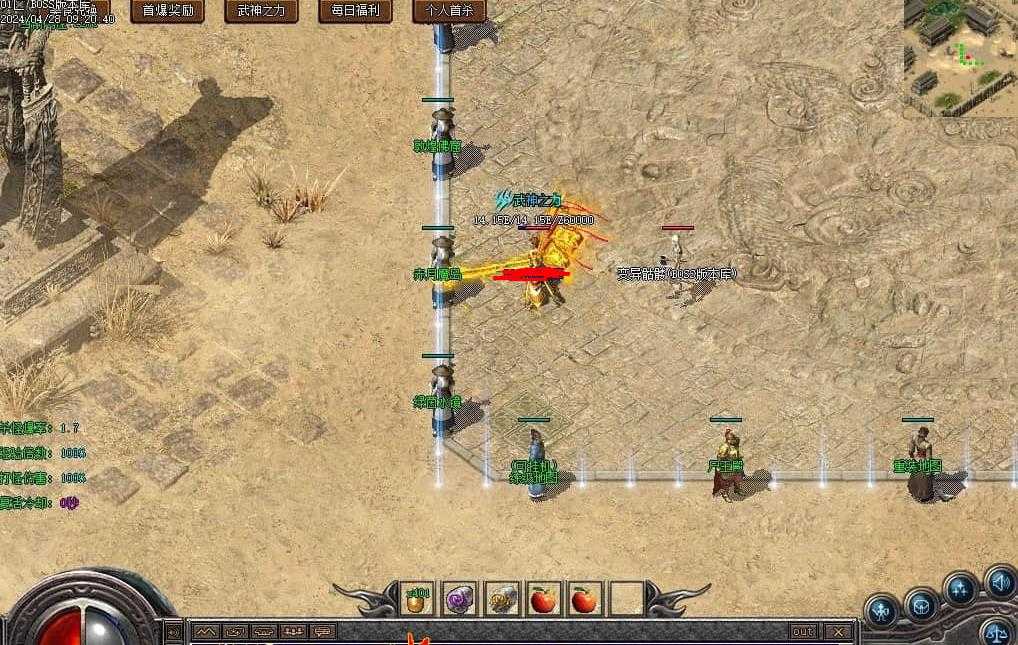Select the zigzag-line chat channel button
The height and width of the screenshot is (645, 1018).
[x=206, y=632]
